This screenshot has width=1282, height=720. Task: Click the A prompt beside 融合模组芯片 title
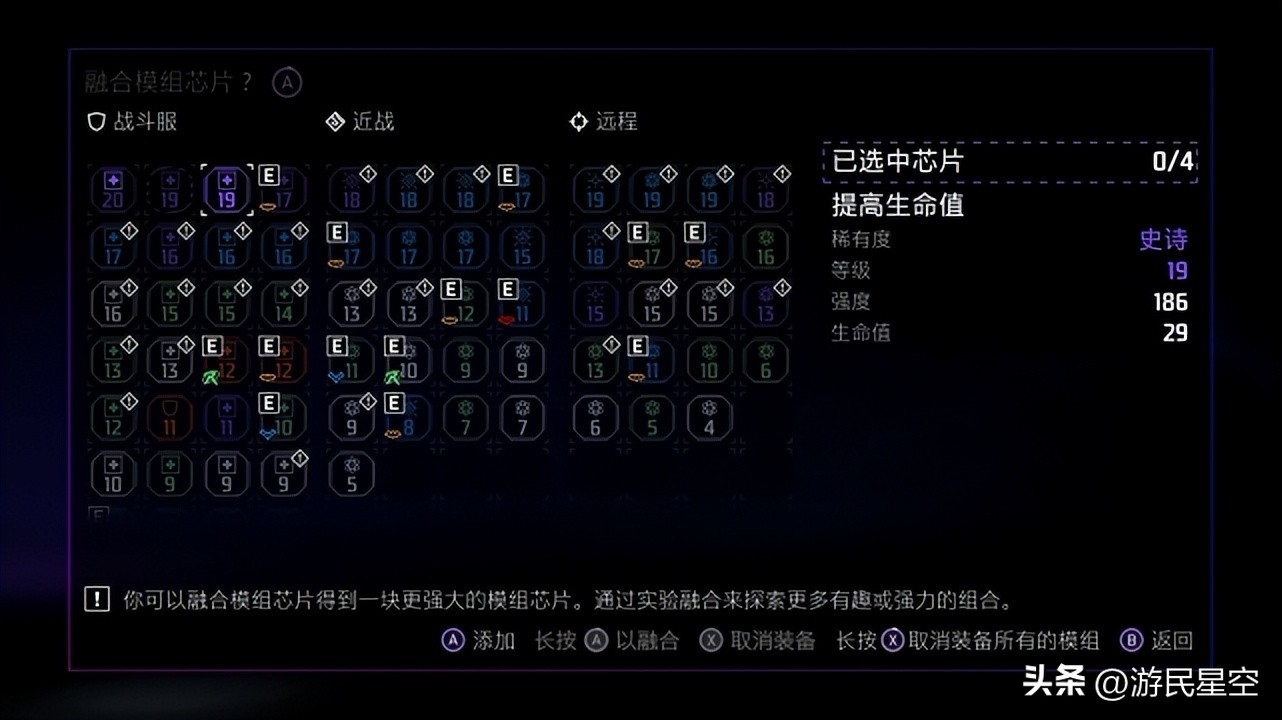[x=286, y=82]
